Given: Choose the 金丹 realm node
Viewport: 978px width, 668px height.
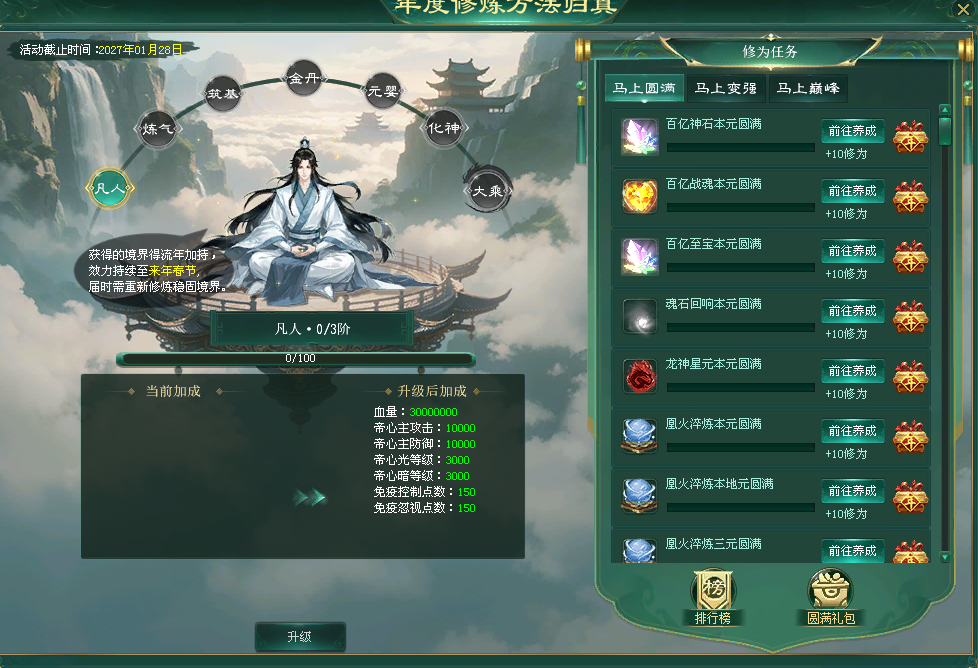Looking at the screenshot, I should point(303,78).
